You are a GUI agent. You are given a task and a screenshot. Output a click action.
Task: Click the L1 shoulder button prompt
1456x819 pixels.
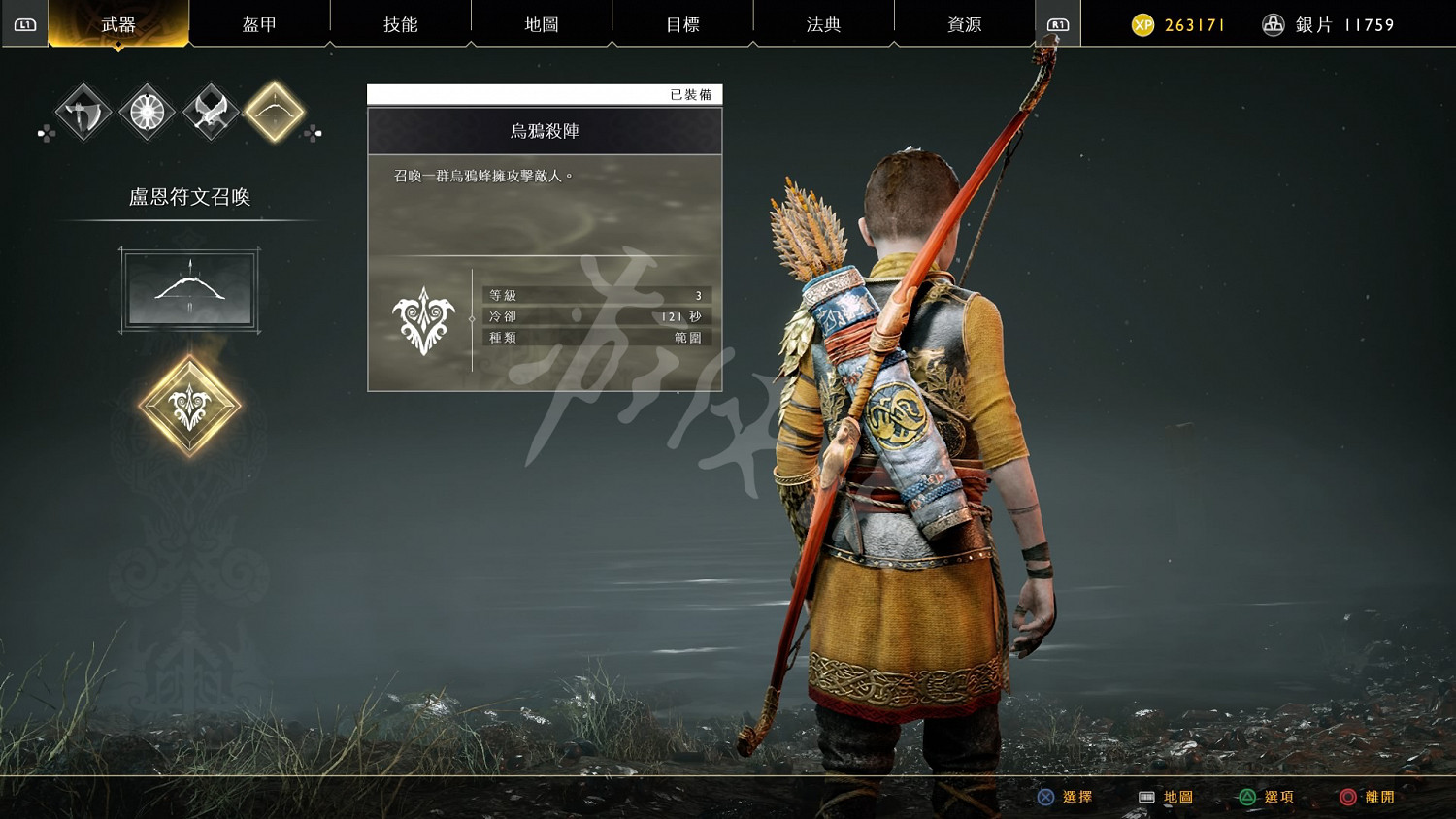[x=25, y=23]
